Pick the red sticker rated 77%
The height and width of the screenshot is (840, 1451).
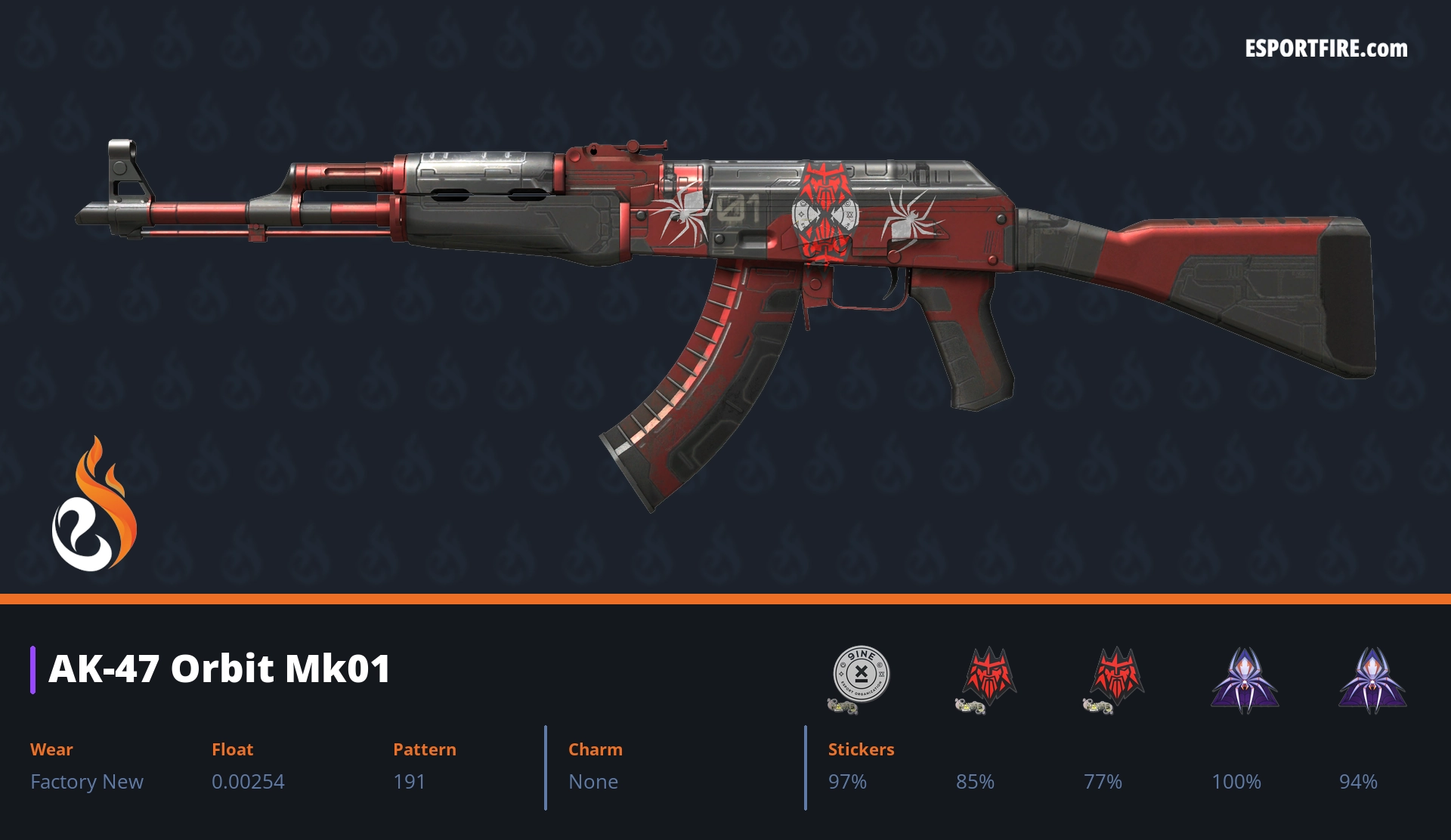click(1116, 676)
